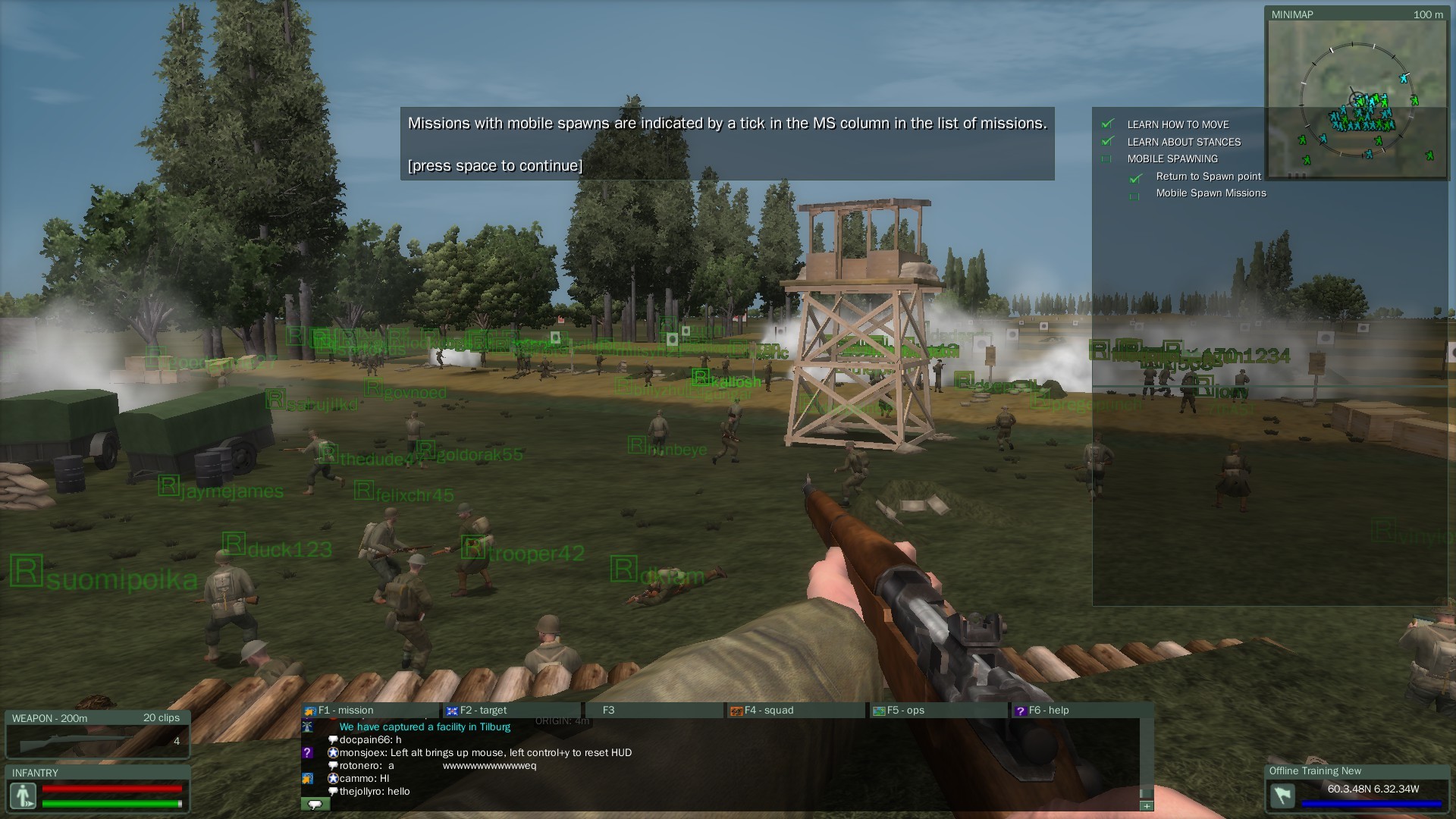Click the F1 mission icon
Viewport: 1456px width, 819px height.
(x=309, y=711)
